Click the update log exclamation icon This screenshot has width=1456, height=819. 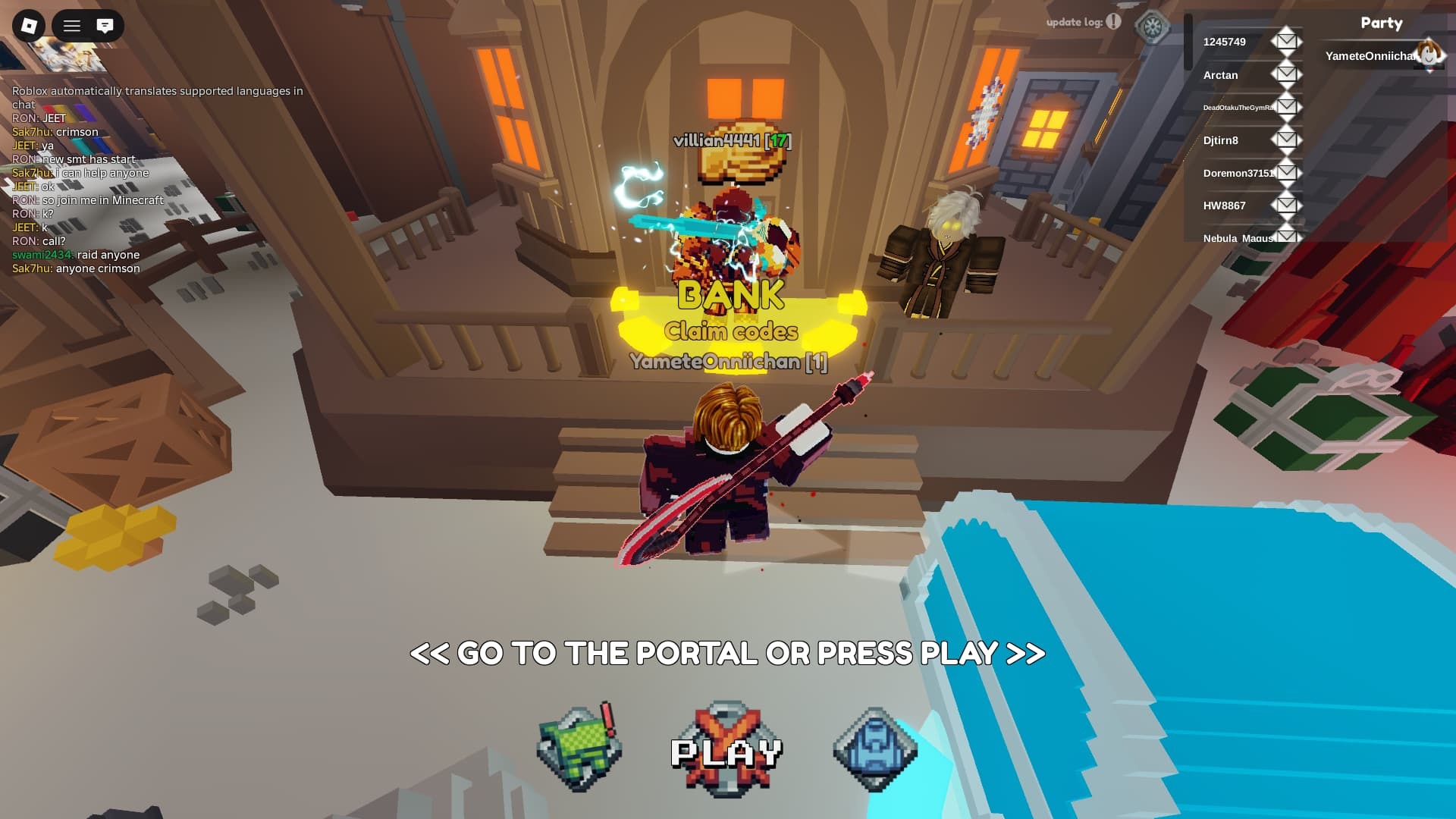(1112, 22)
